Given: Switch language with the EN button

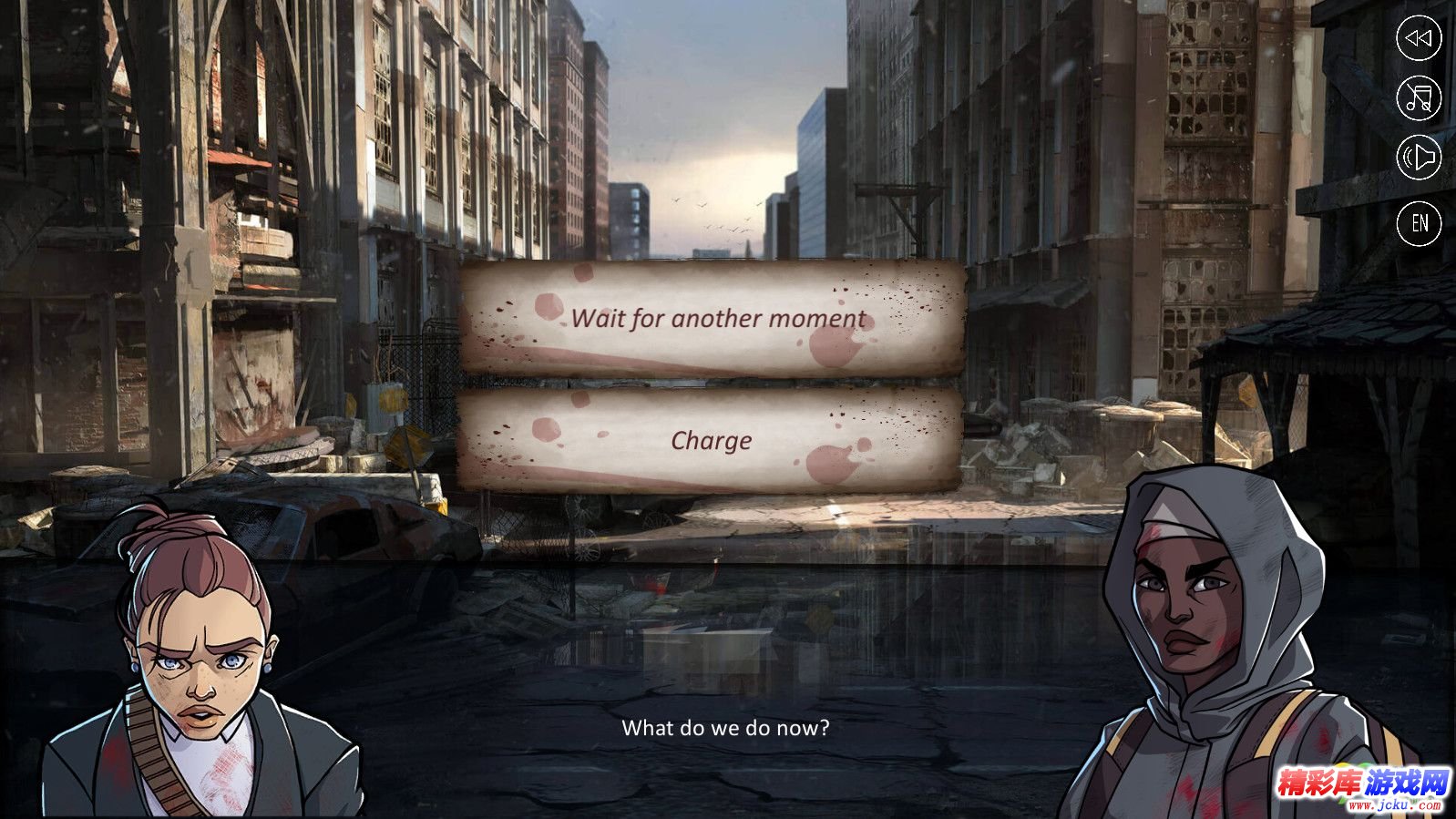Looking at the screenshot, I should [x=1419, y=223].
